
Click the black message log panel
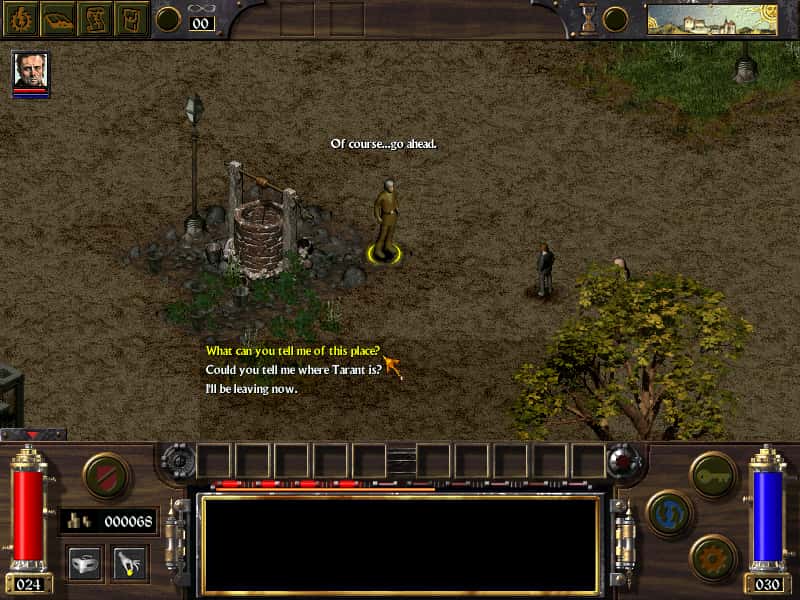(401, 544)
